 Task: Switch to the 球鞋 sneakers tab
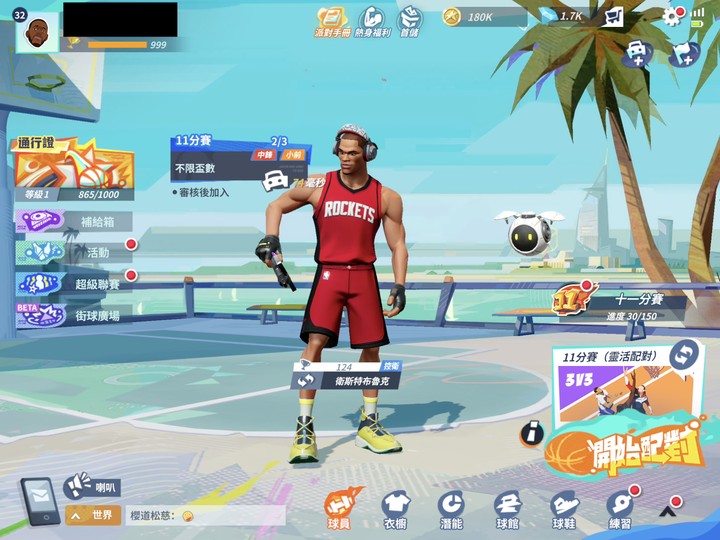coord(564,509)
